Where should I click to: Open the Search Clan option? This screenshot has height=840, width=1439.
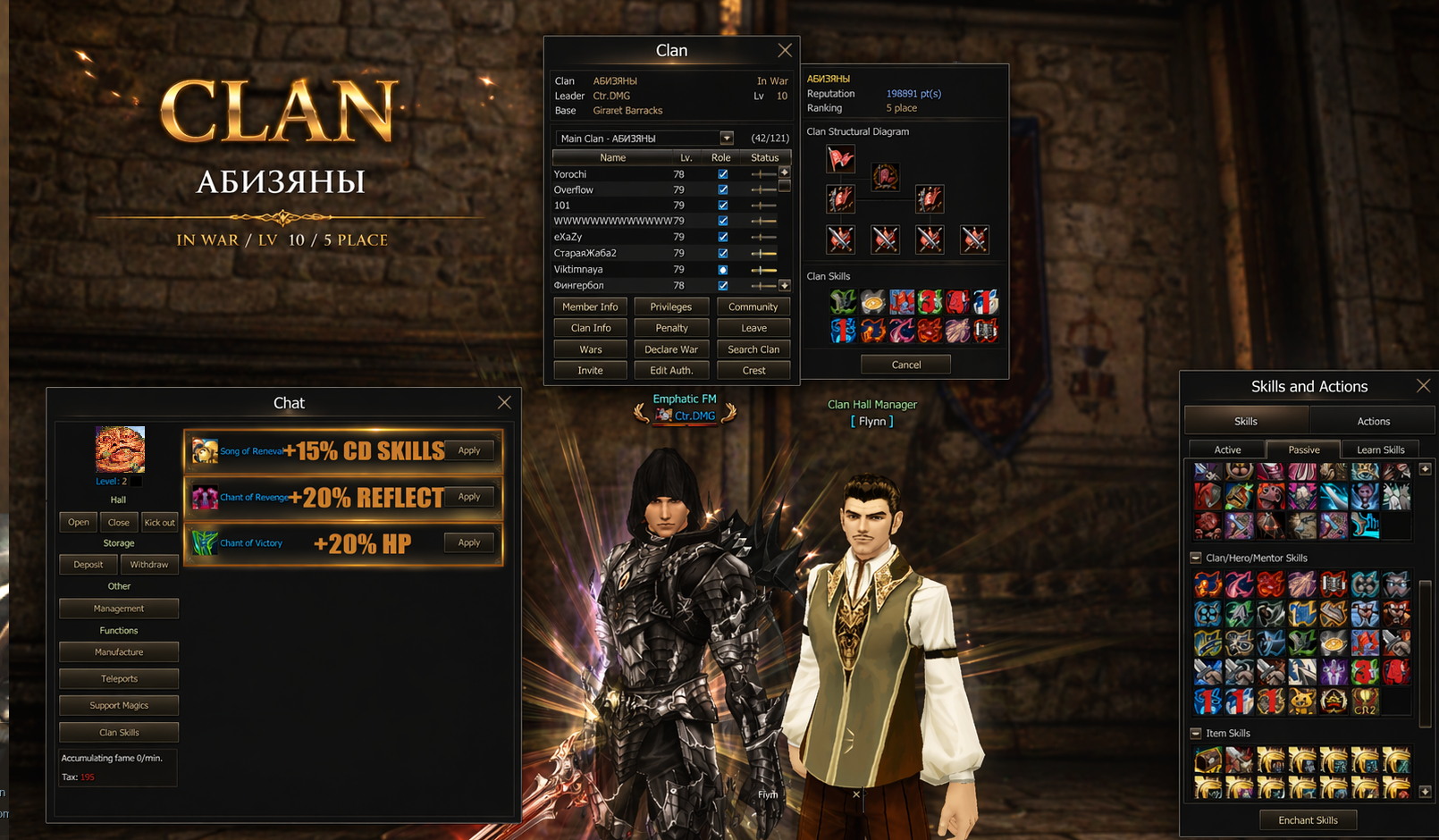point(753,349)
